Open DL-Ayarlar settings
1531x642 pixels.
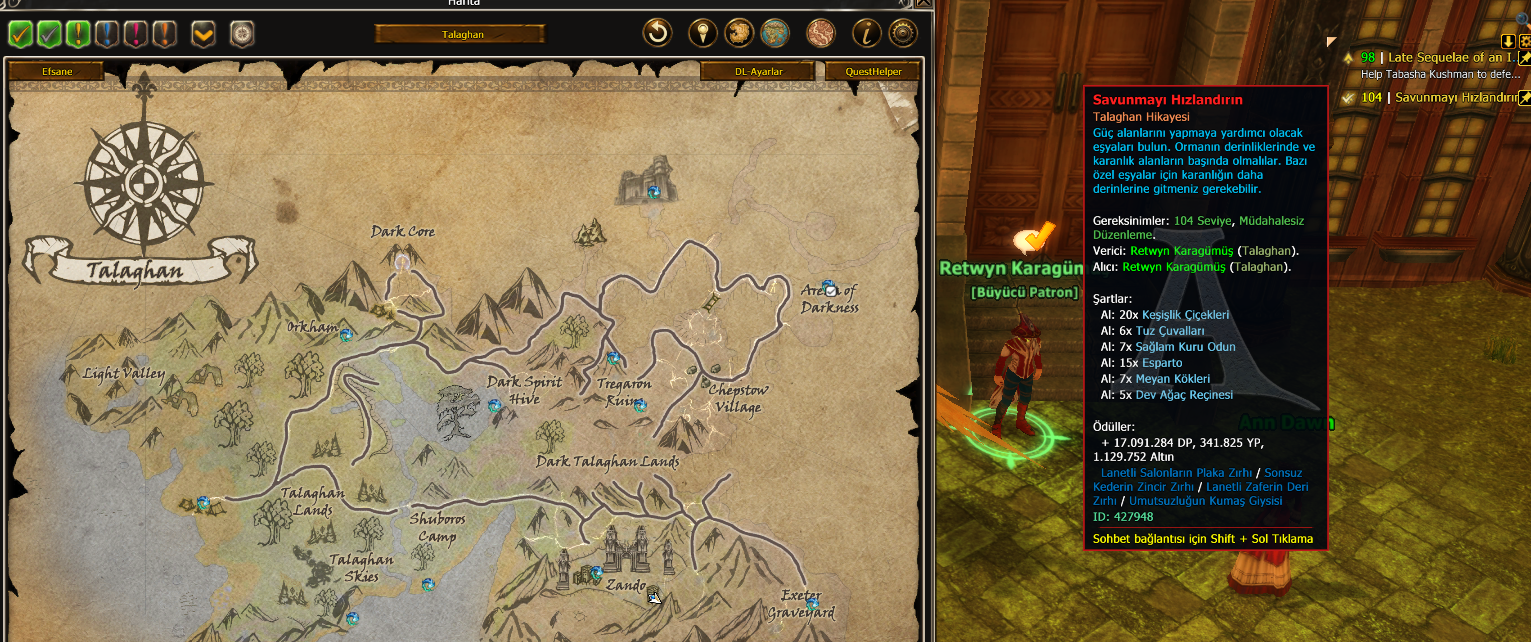click(x=758, y=71)
